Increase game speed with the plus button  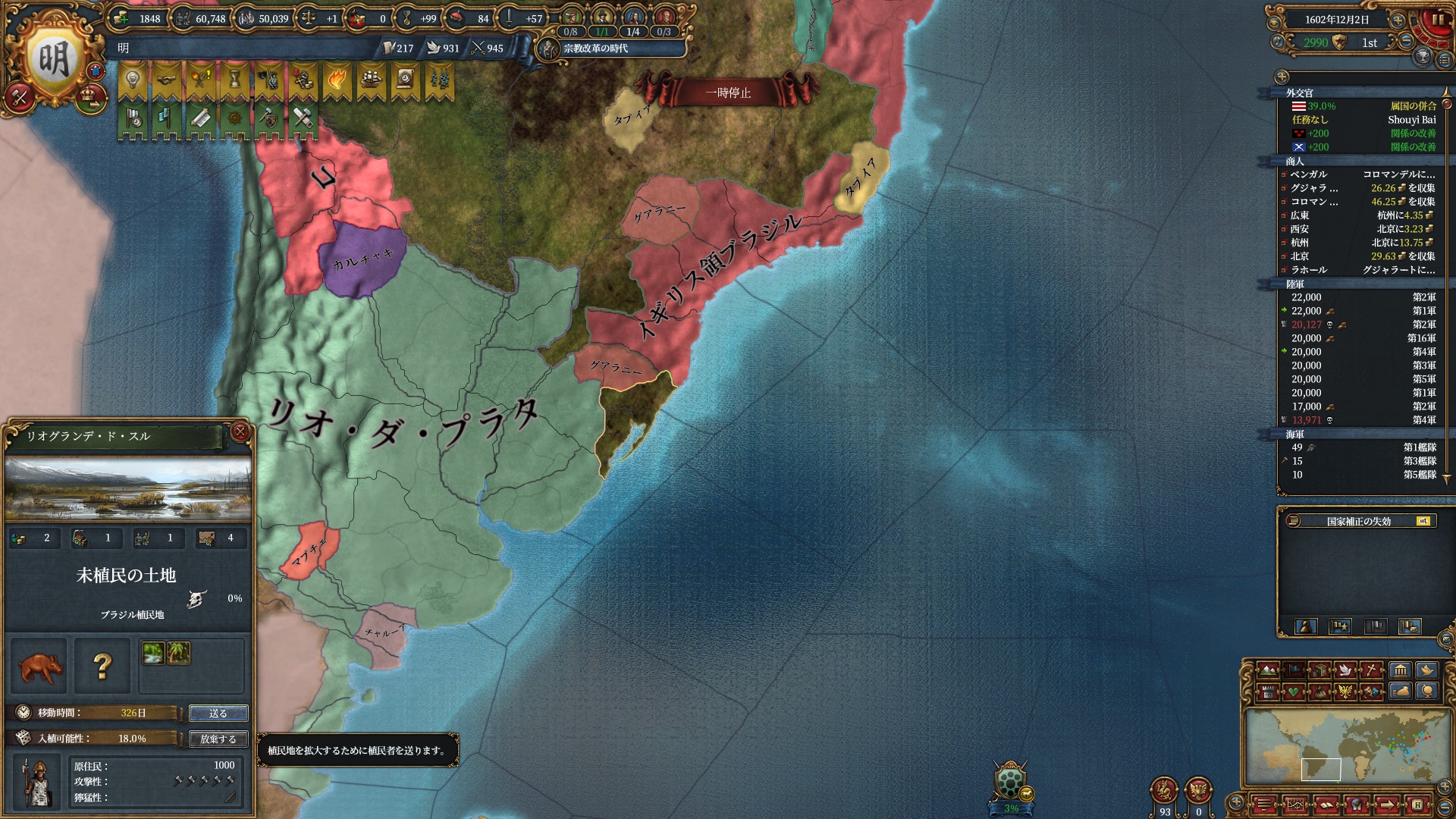click(x=1398, y=20)
